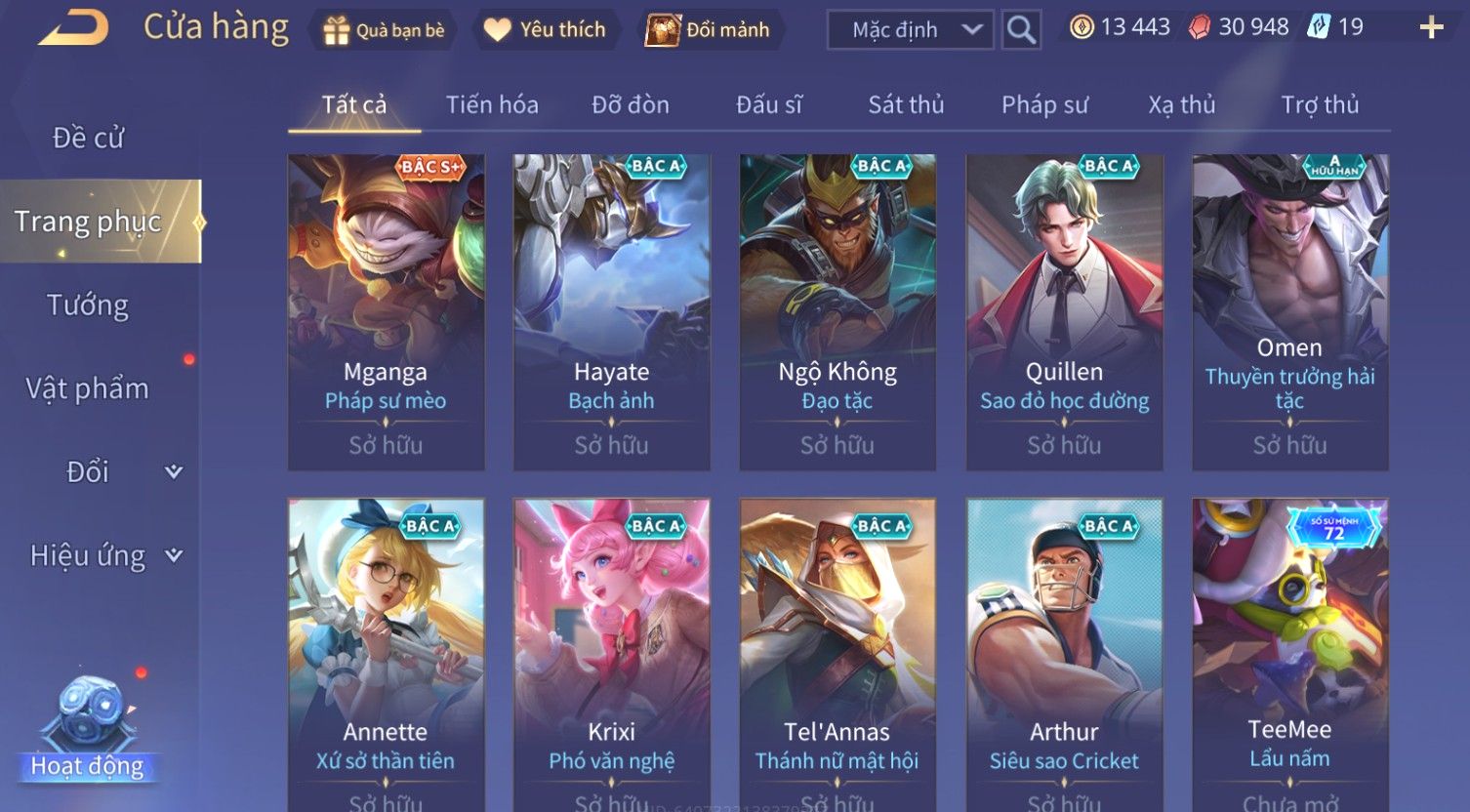This screenshot has height=812, width=1470.
Task: Show the Yêu thích favorites list
Action: pos(546,30)
